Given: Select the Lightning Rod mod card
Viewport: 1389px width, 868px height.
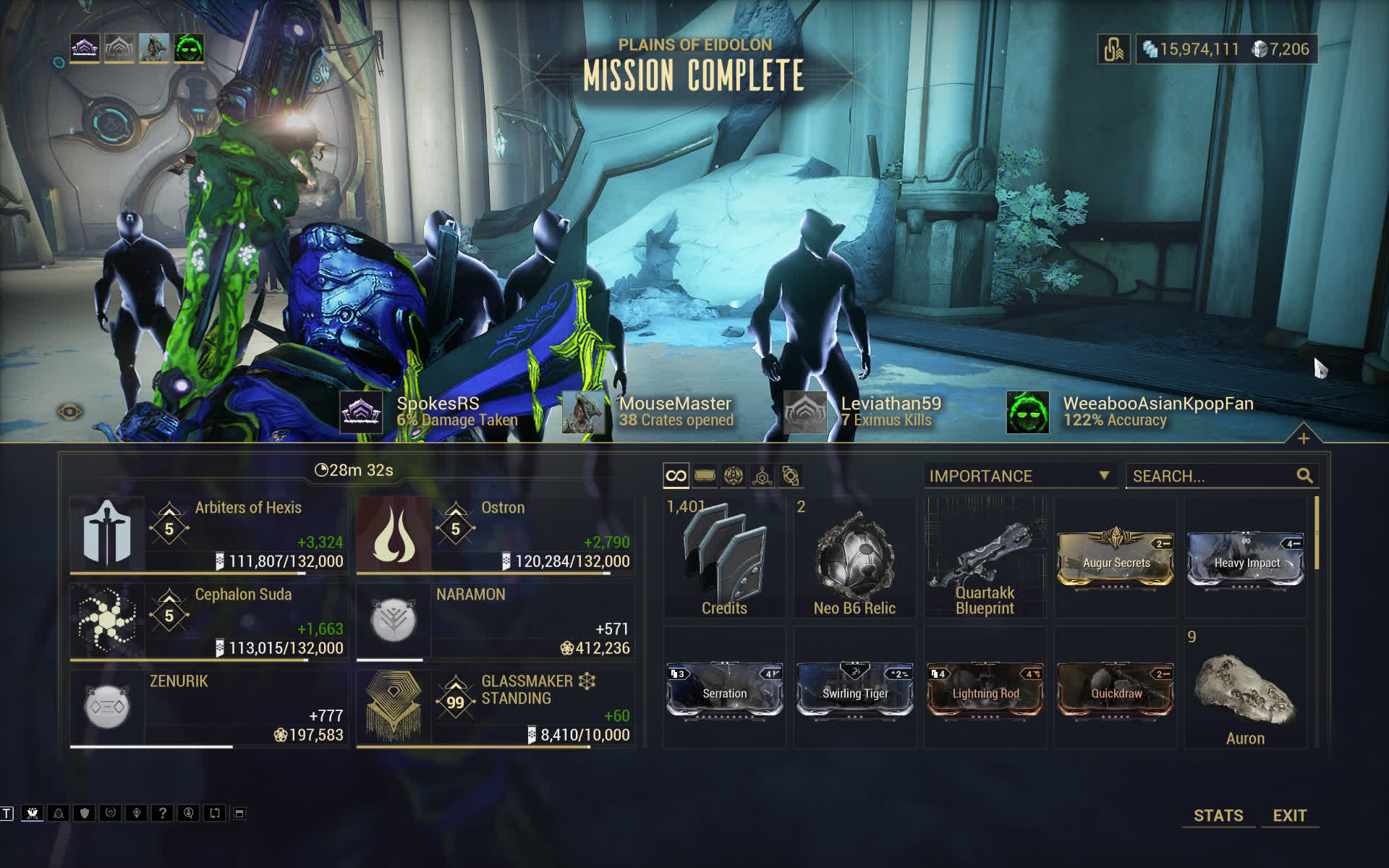Looking at the screenshot, I should pos(985,690).
